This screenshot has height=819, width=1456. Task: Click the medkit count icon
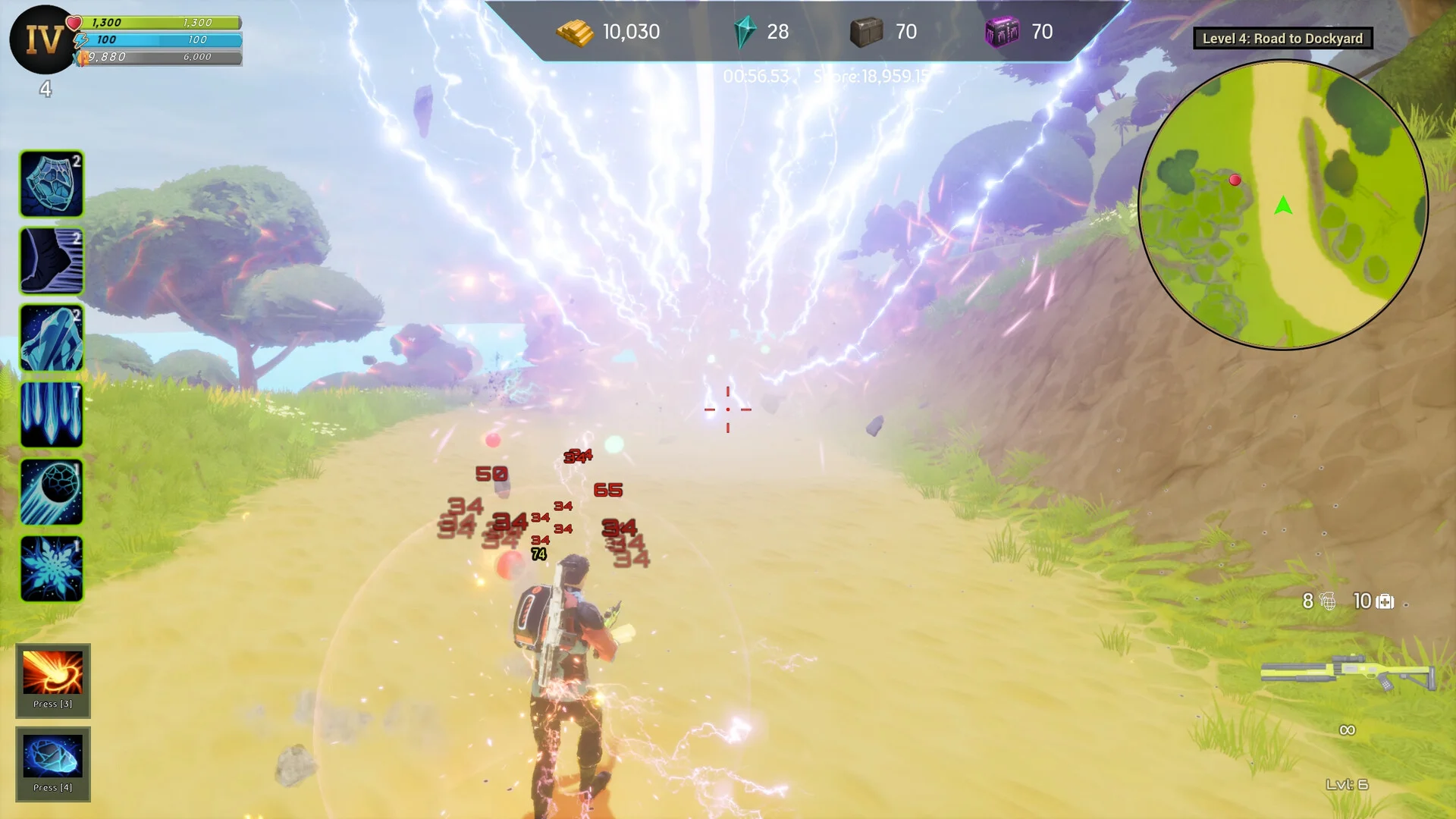[1385, 601]
